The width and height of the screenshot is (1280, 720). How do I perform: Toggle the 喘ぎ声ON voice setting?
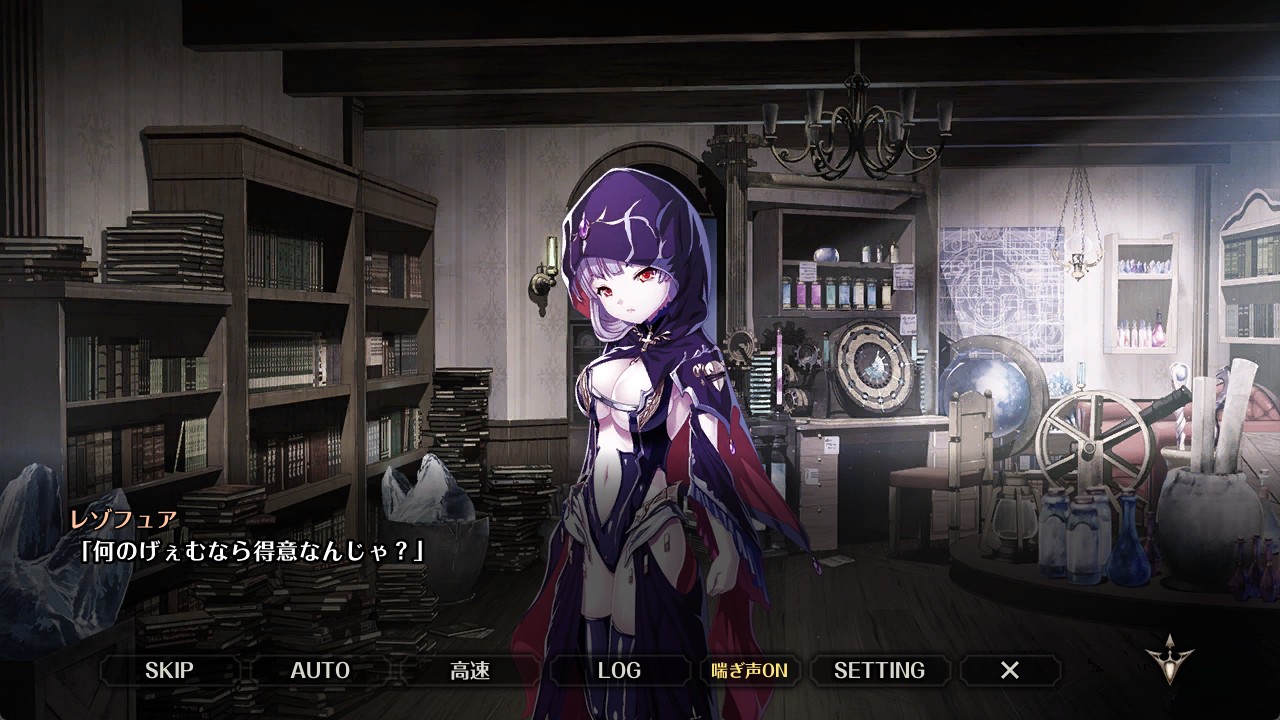tap(749, 670)
